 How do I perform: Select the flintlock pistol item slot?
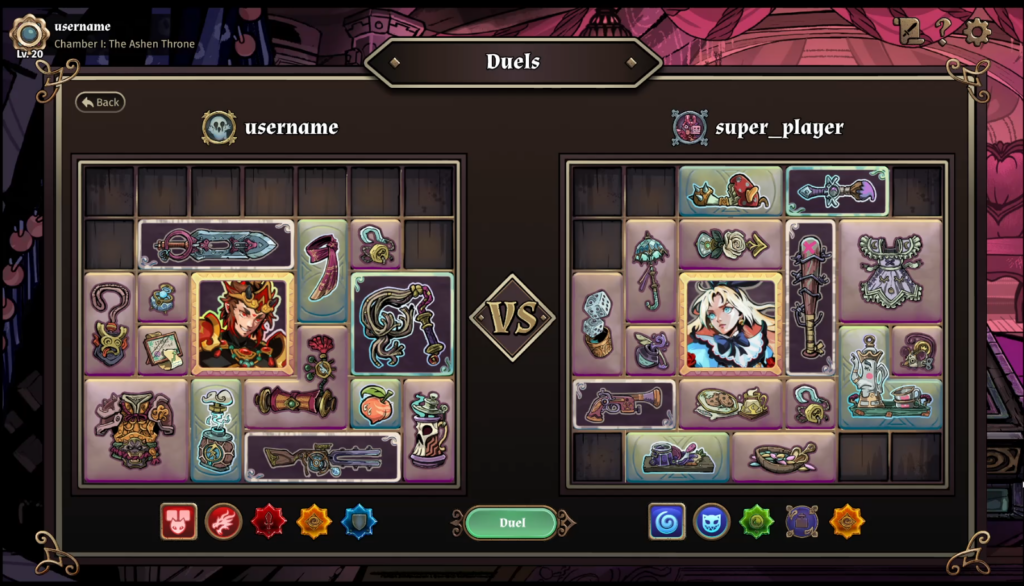623,403
